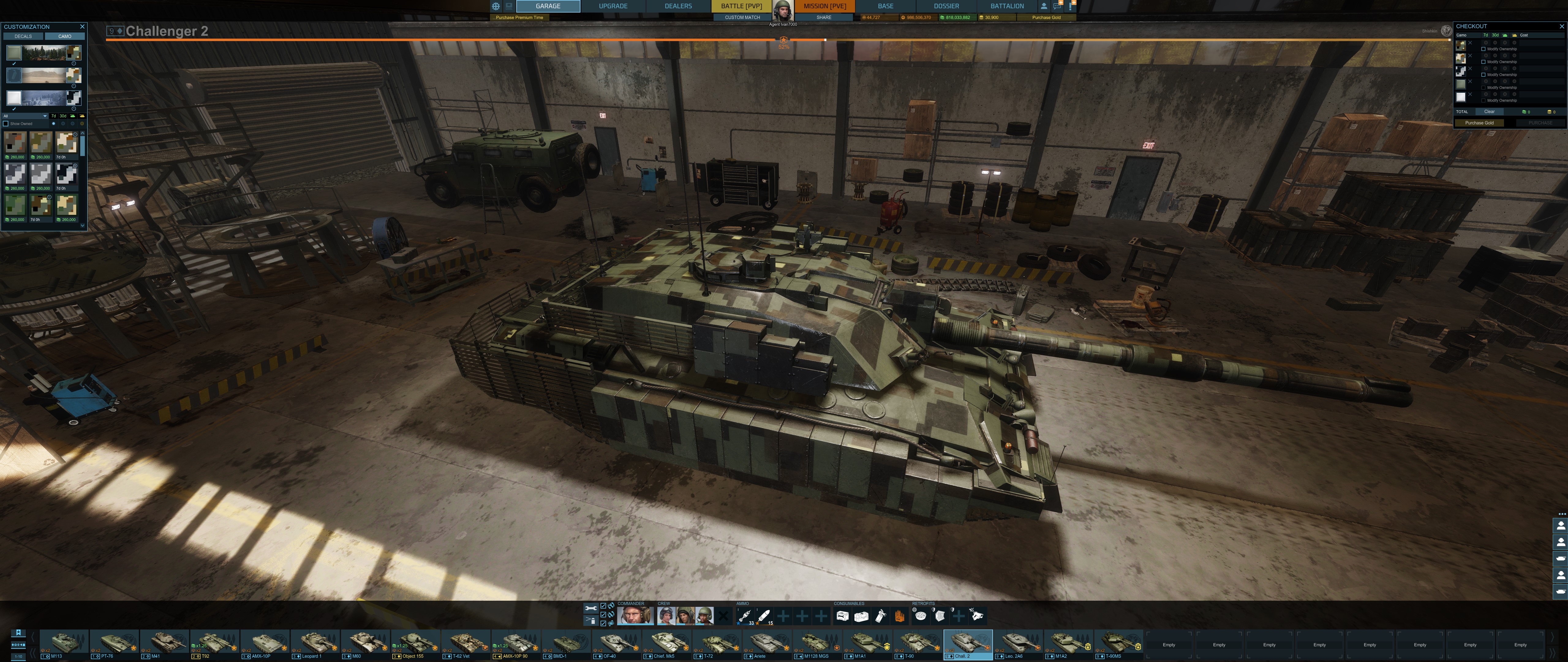The width and height of the screenshot is (1568, 662).
Task: Toggle the Show Owned checkbox
Action: coord(6,124)
